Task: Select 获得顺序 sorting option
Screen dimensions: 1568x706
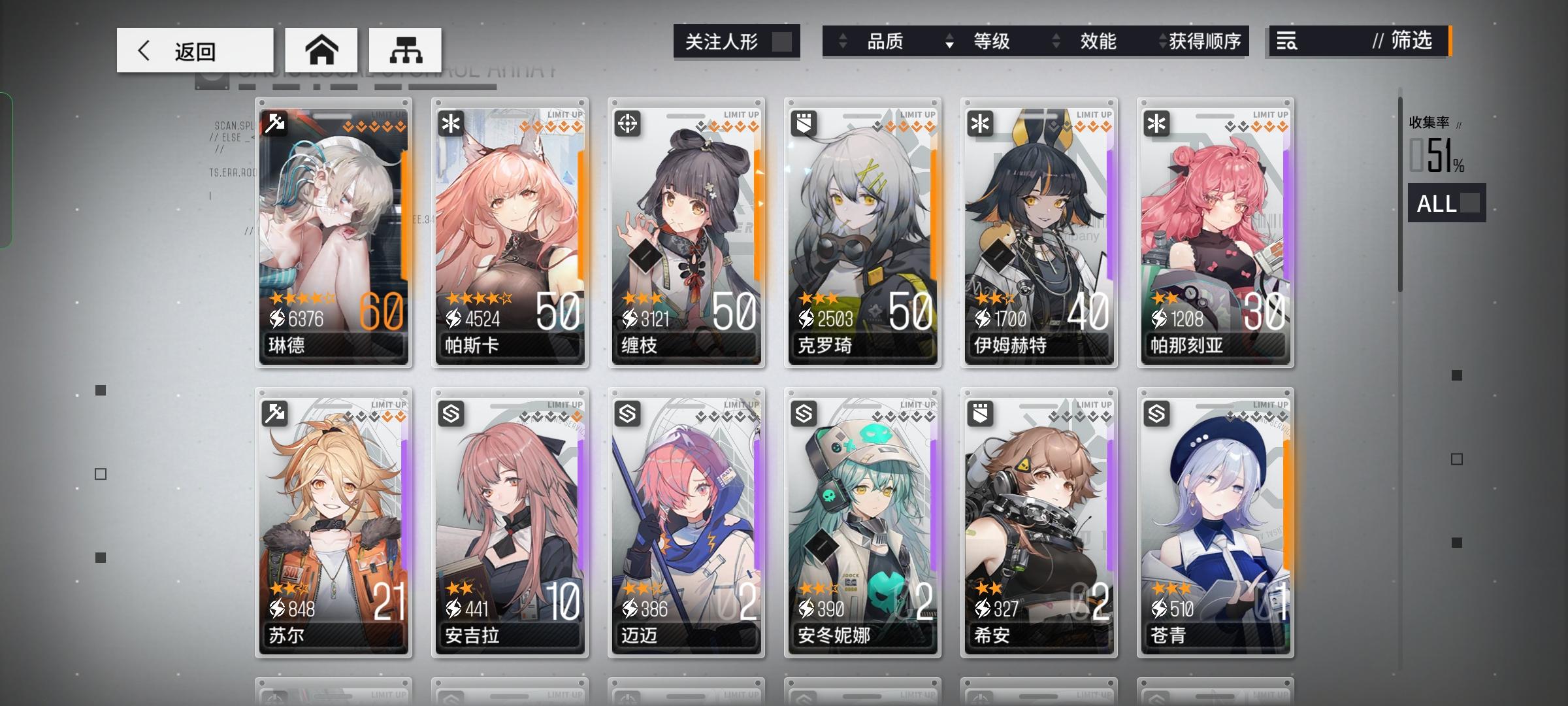Action: (1205, 42)
